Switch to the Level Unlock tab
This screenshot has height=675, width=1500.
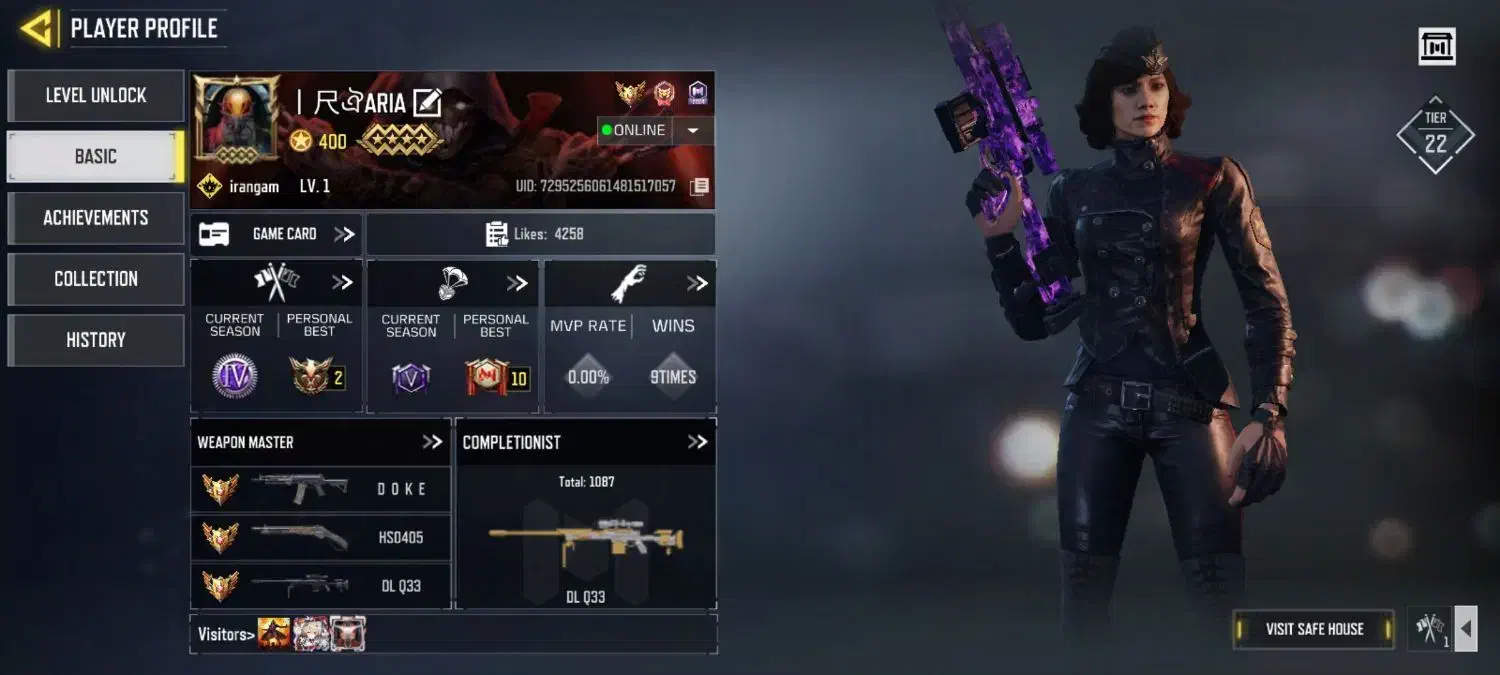(x=96, y=96)
